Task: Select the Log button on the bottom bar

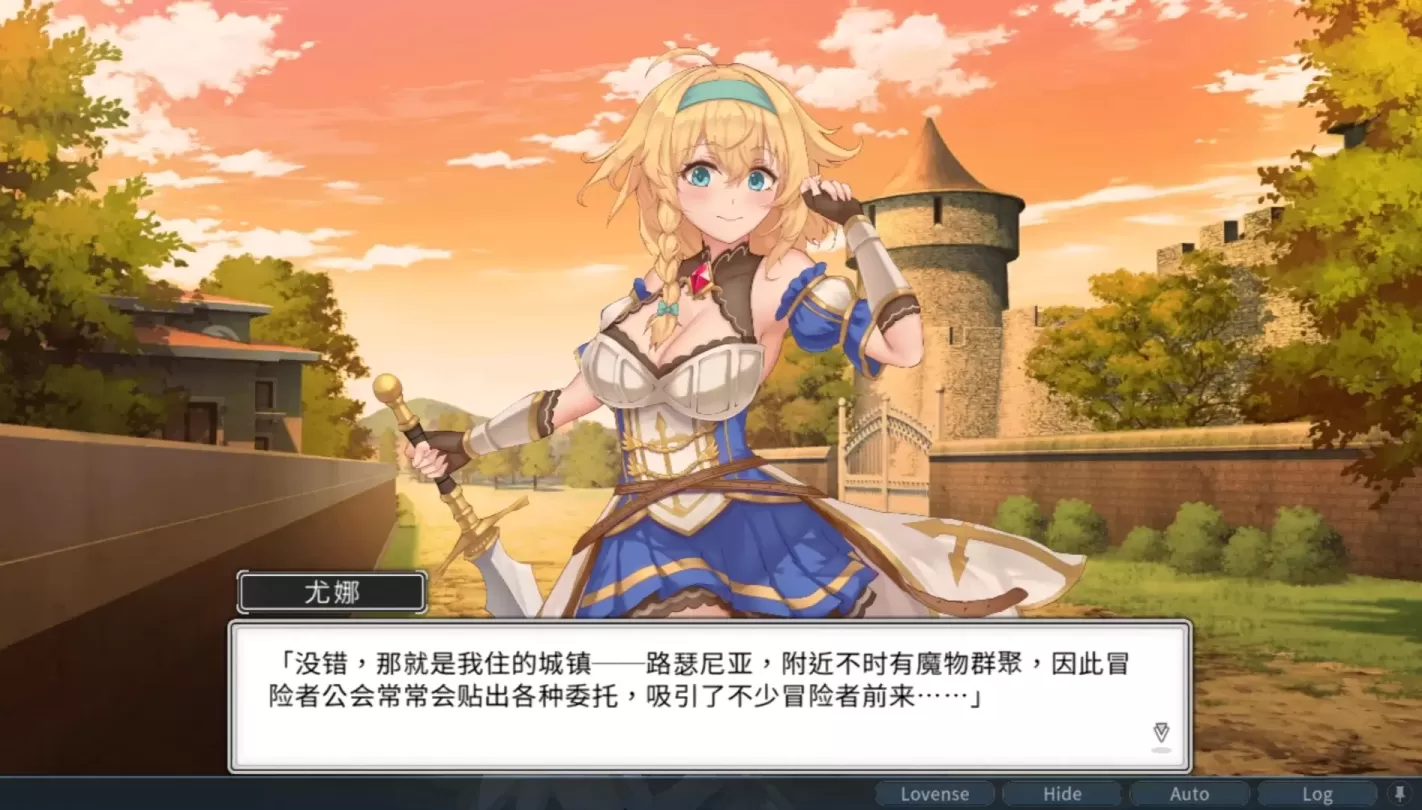Action: [1317, 793]
